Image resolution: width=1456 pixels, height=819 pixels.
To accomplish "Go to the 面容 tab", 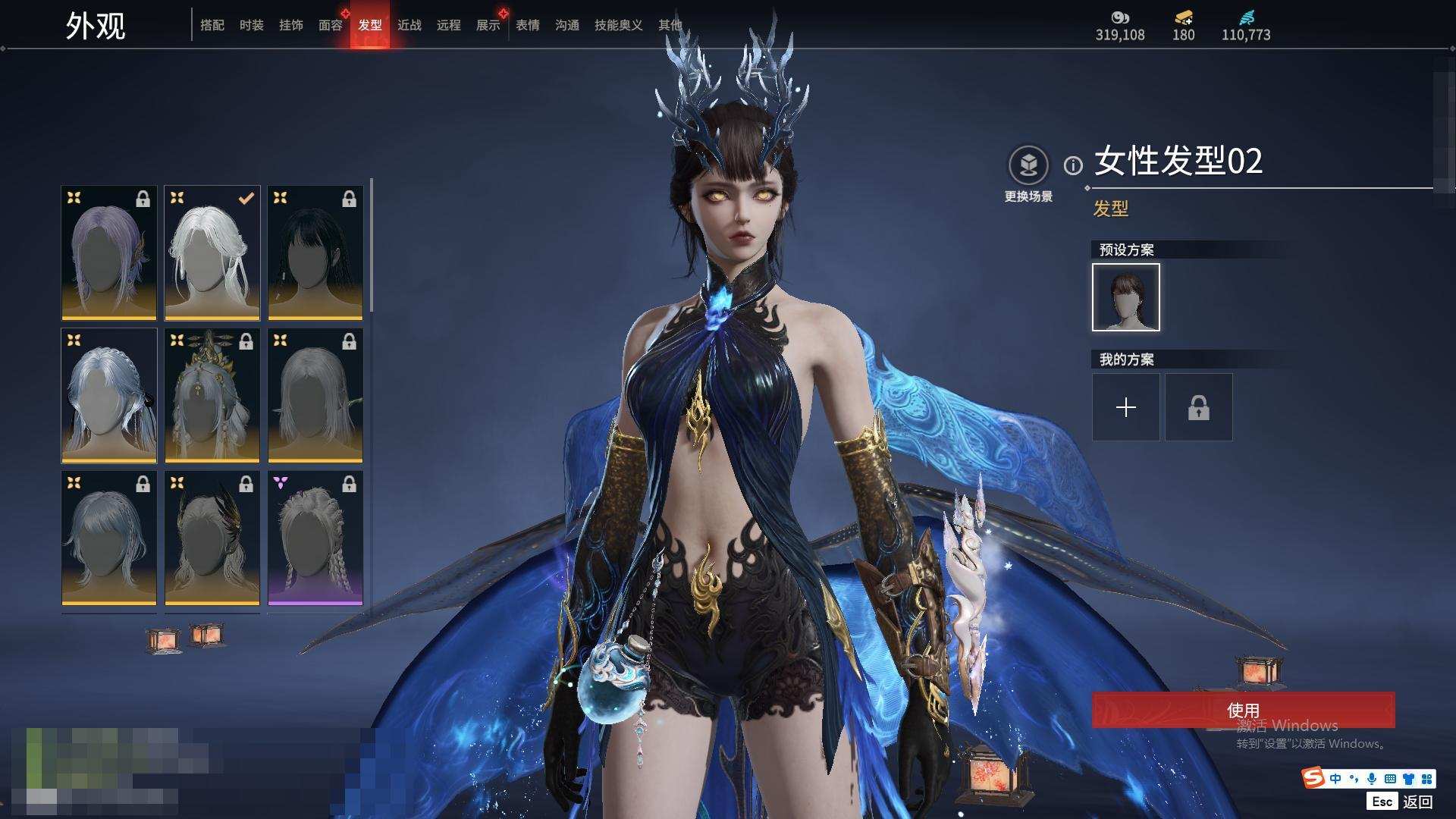I will (x=330, y=25).
